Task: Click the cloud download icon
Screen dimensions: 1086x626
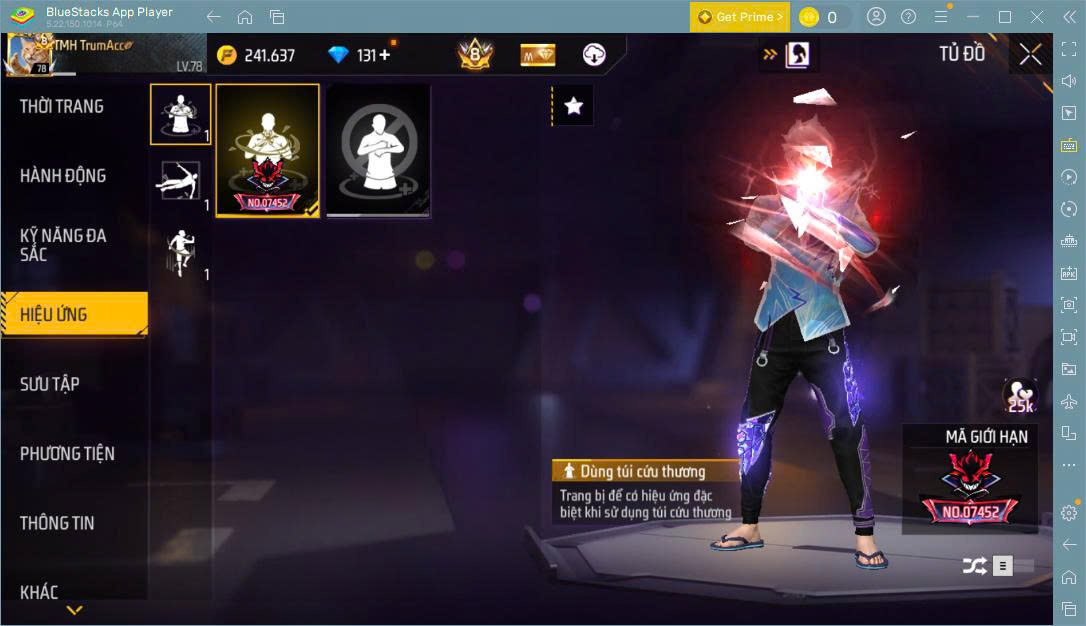Action: click(x=594, y=55)
